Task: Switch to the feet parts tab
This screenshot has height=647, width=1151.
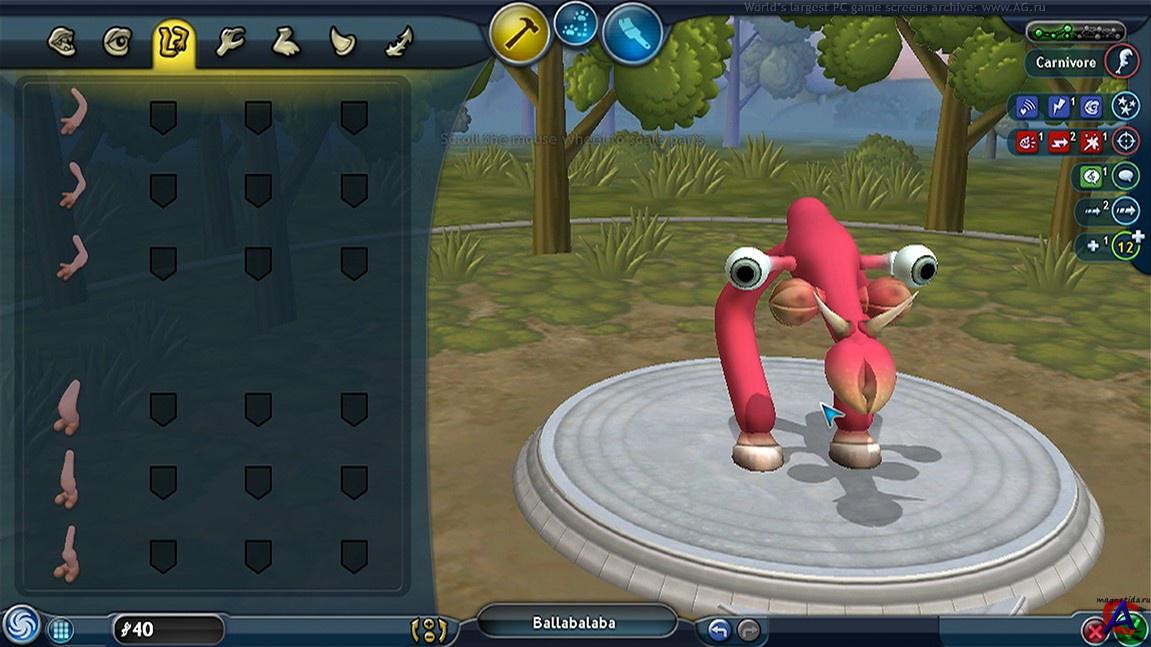Action: tap(287, 43)
